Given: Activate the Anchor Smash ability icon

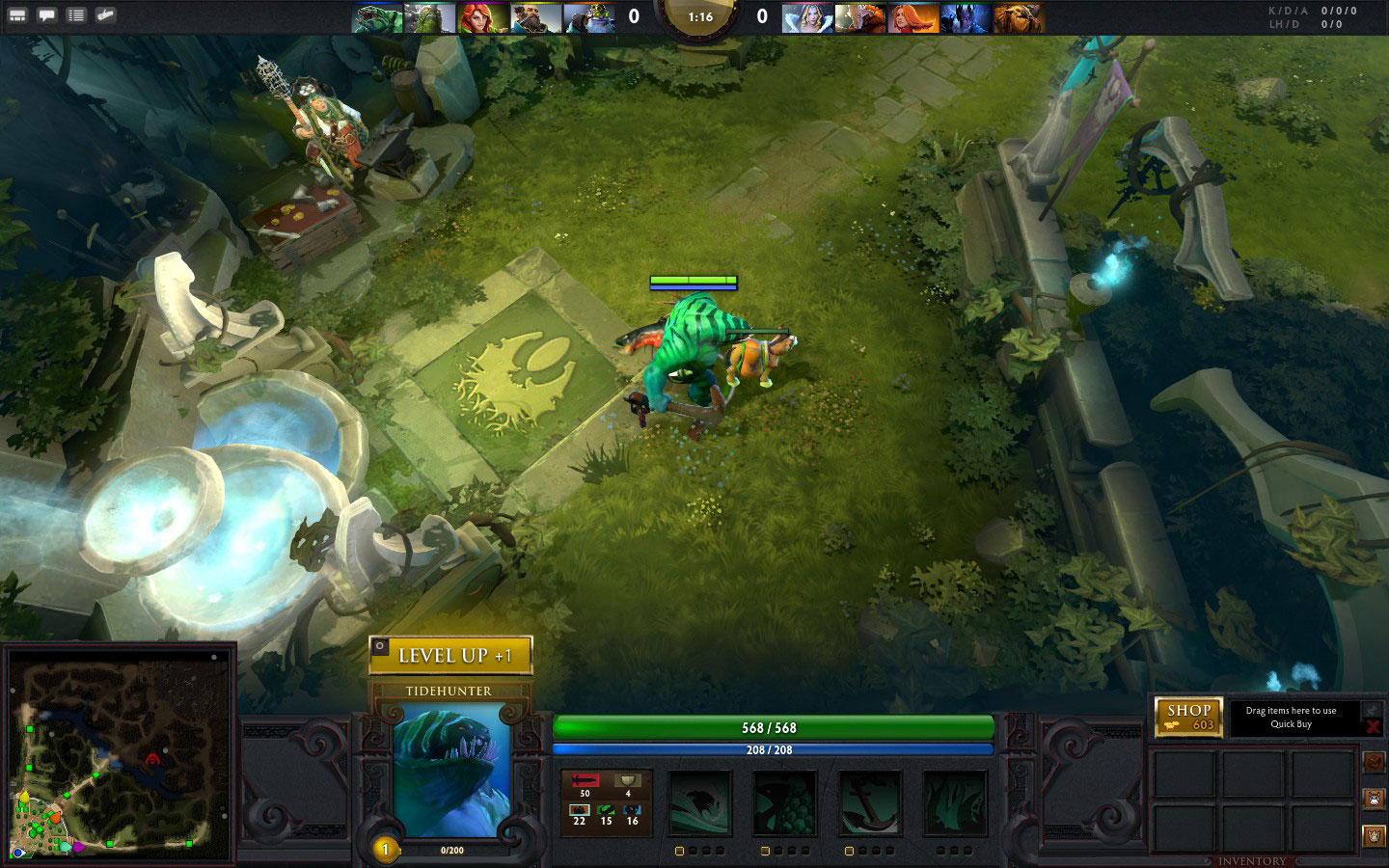Looking at the screenshot, I should [x=869, y=802].
